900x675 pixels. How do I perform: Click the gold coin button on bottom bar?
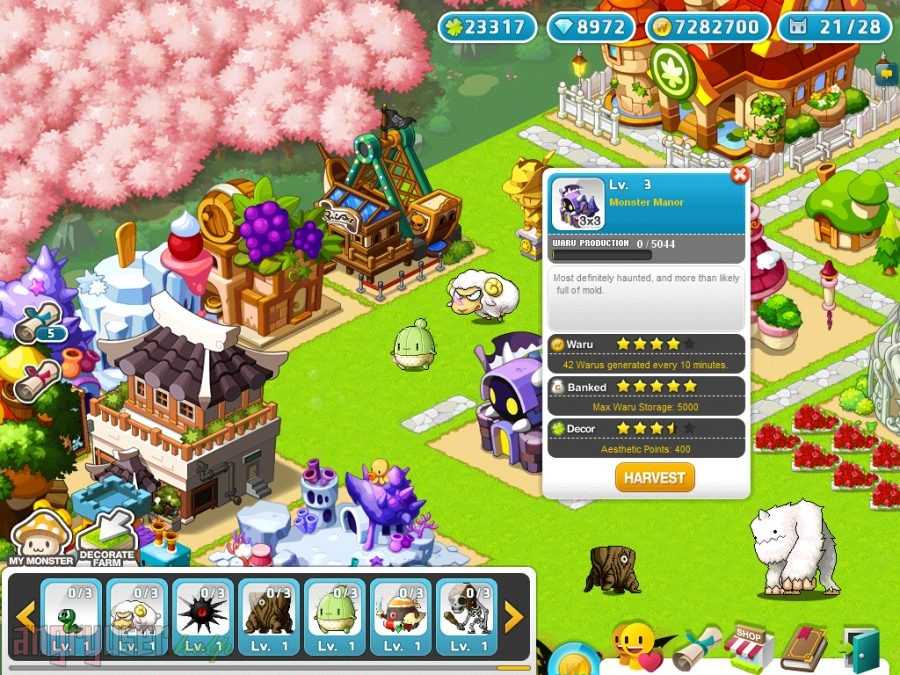[x=575, y=660]
